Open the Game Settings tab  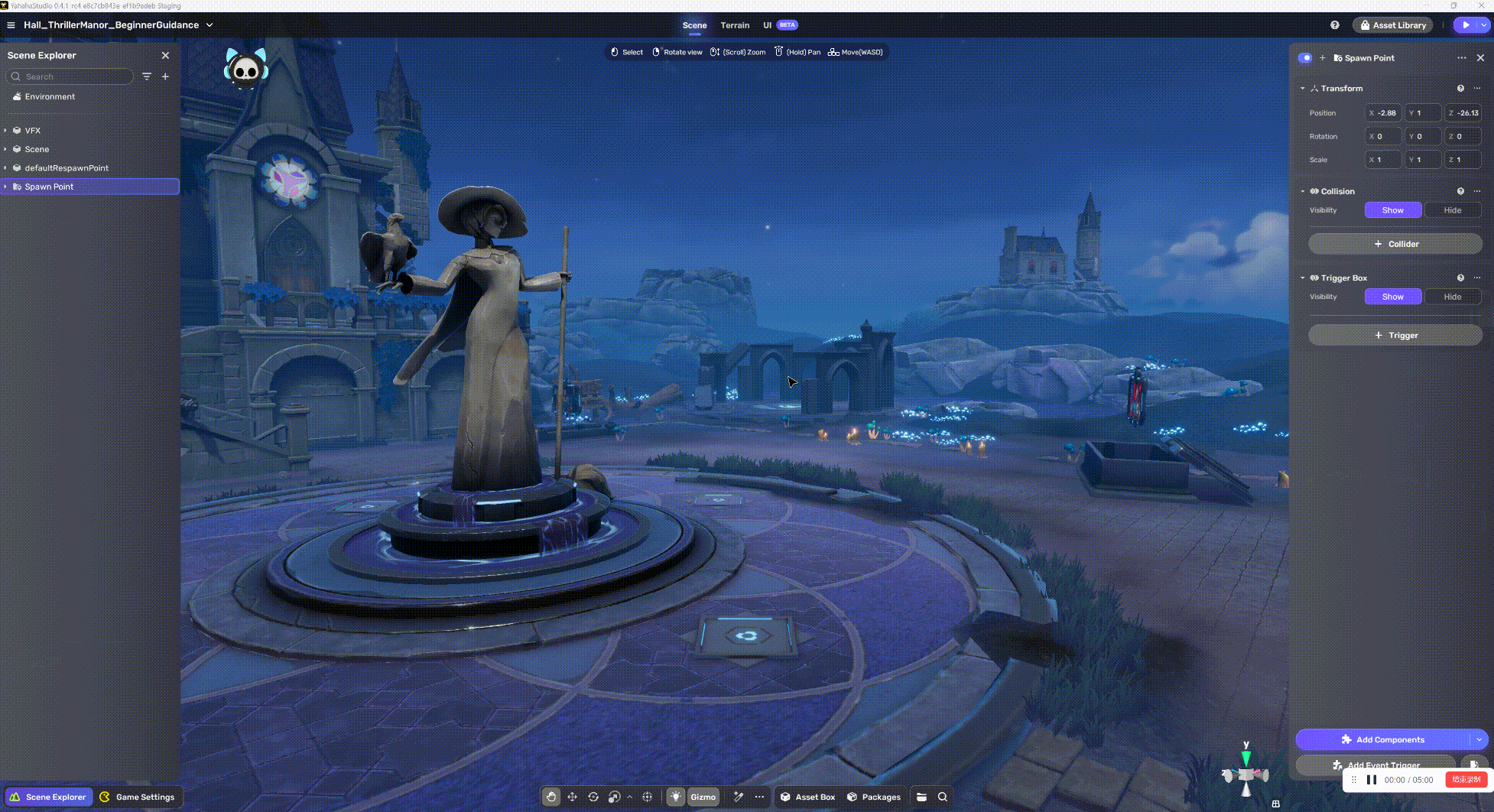pos(138,797)
